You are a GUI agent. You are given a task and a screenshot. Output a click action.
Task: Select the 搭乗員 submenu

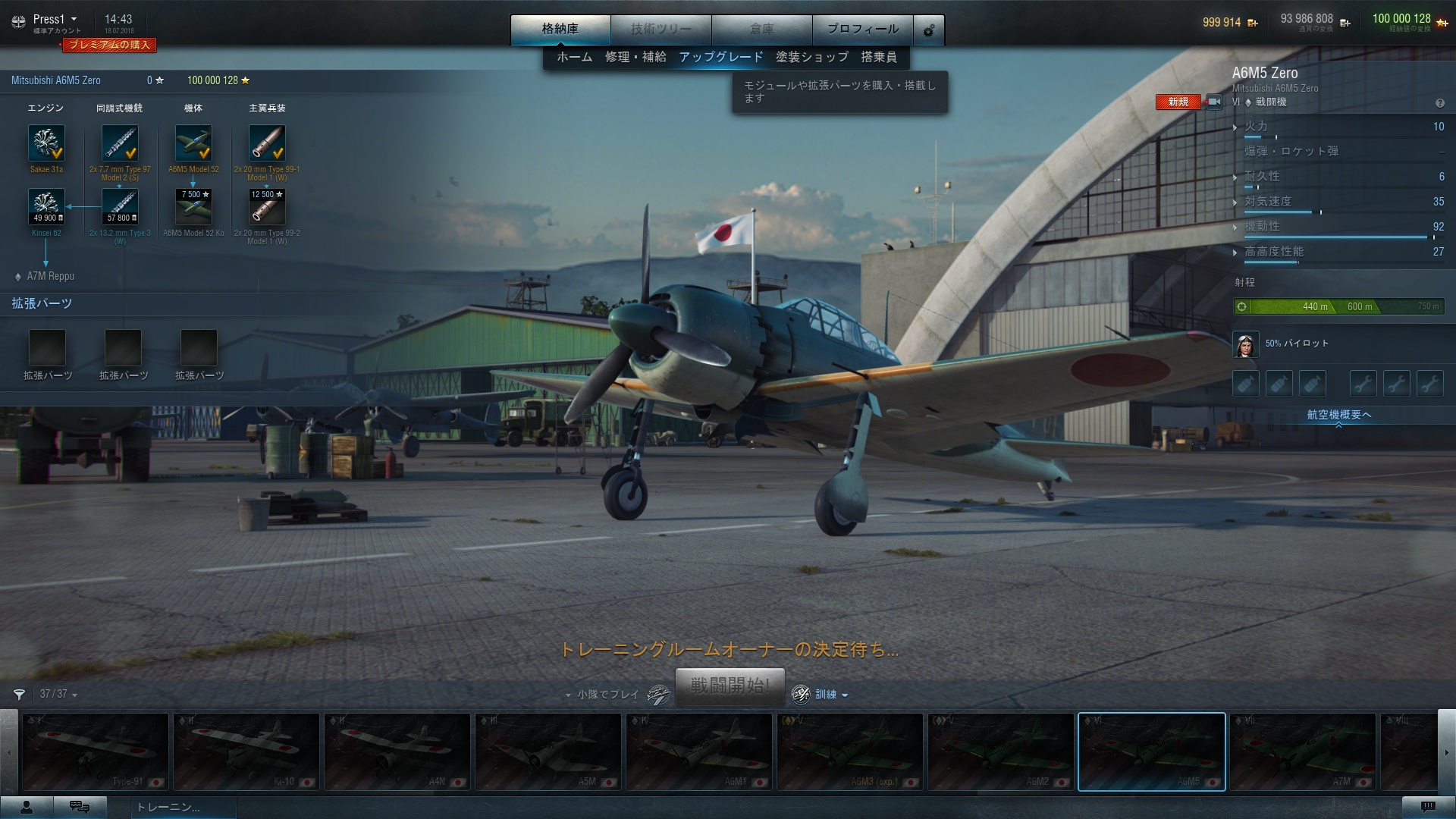(878, 57)
